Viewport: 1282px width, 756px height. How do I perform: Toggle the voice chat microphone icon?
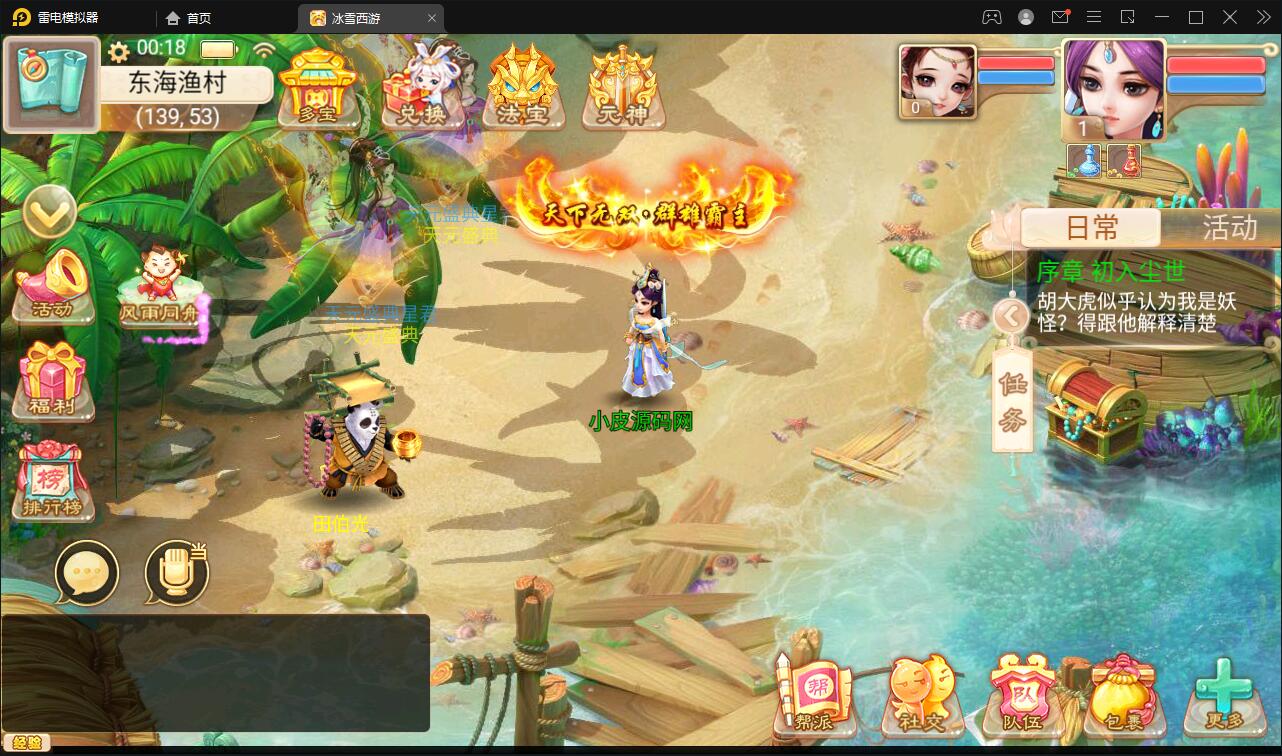(x=175, y=573)
